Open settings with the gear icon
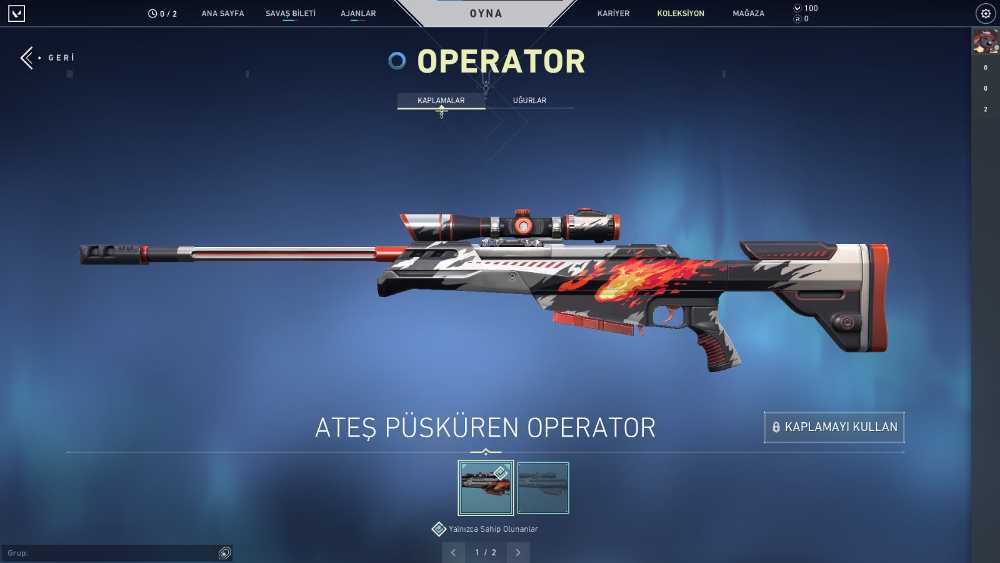 point(984,14)
